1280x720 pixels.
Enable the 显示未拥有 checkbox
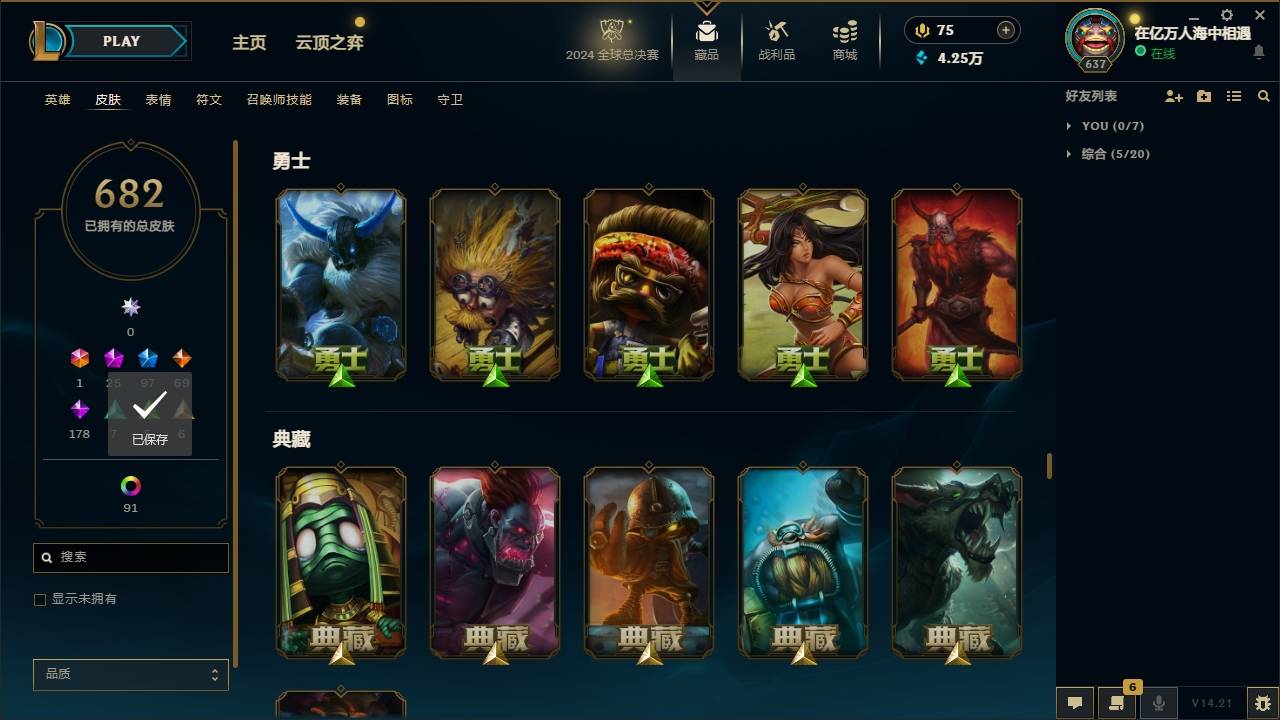click(x=40, y=599)
